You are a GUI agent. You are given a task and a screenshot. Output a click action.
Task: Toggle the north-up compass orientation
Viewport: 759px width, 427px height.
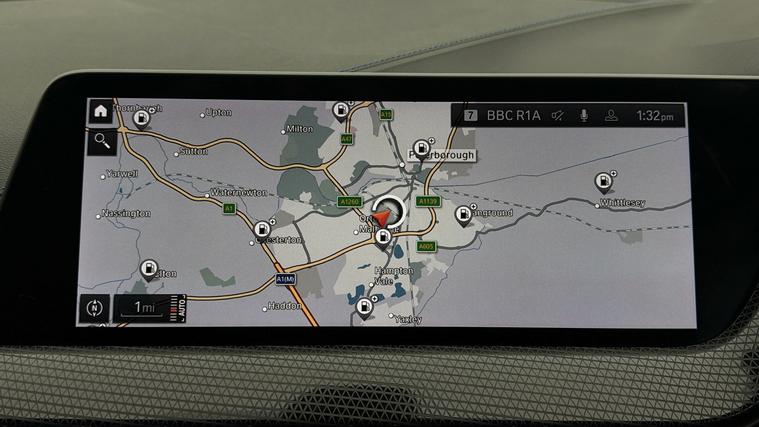tap(95, 307)
